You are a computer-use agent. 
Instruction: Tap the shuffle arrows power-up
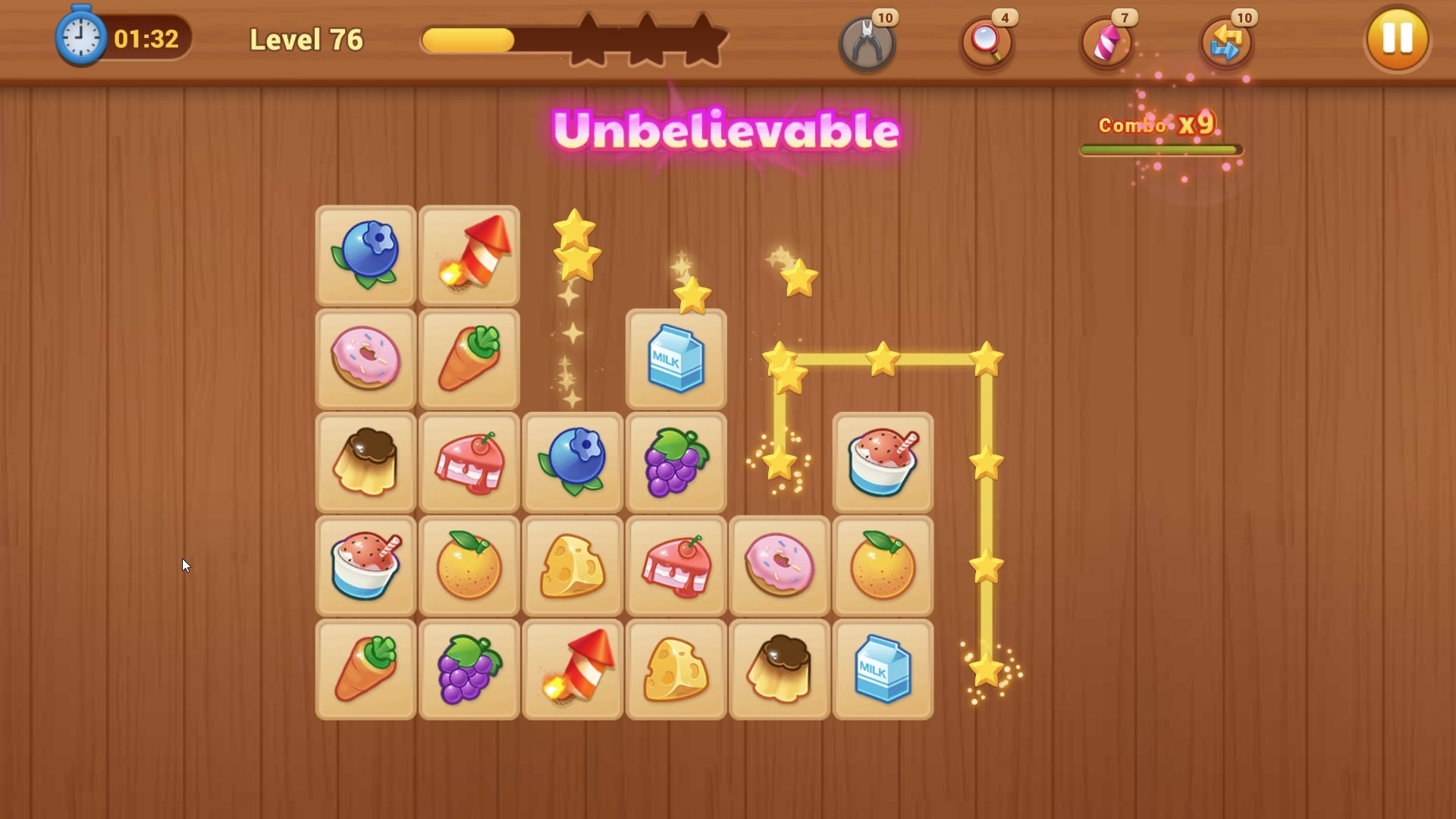1225,42
